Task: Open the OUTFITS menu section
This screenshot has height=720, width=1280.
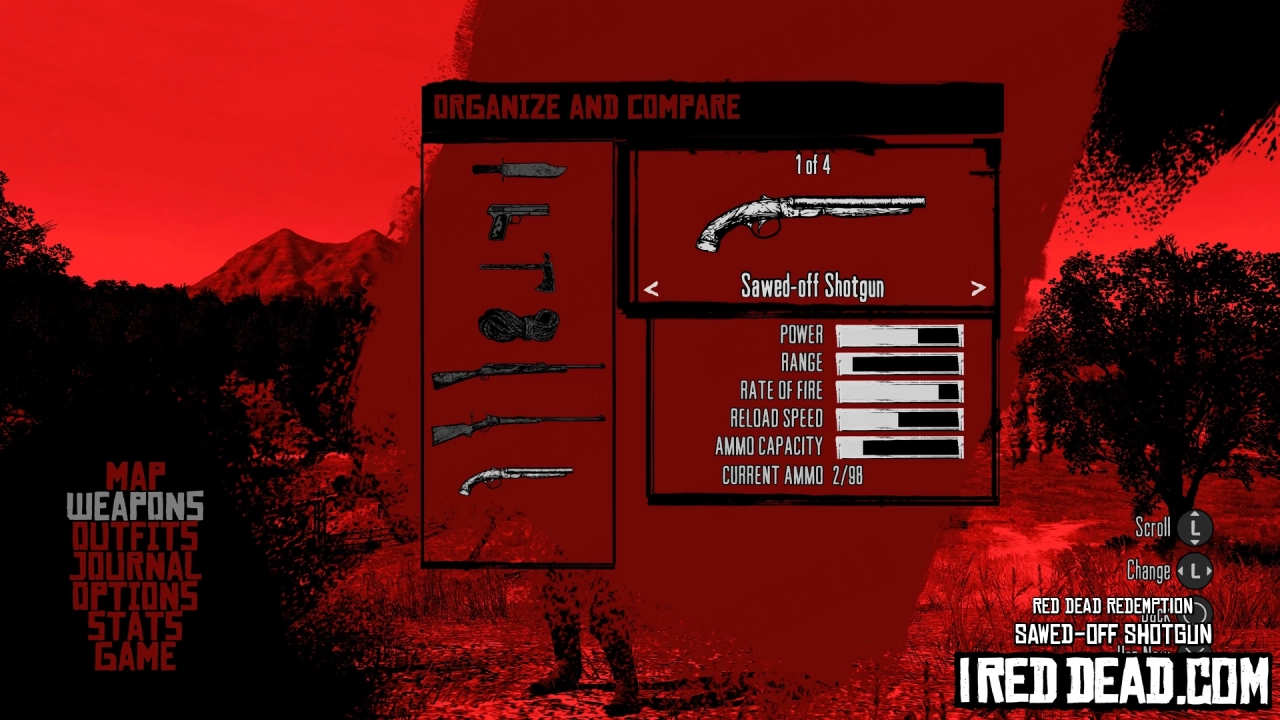Action: (135, 537)
